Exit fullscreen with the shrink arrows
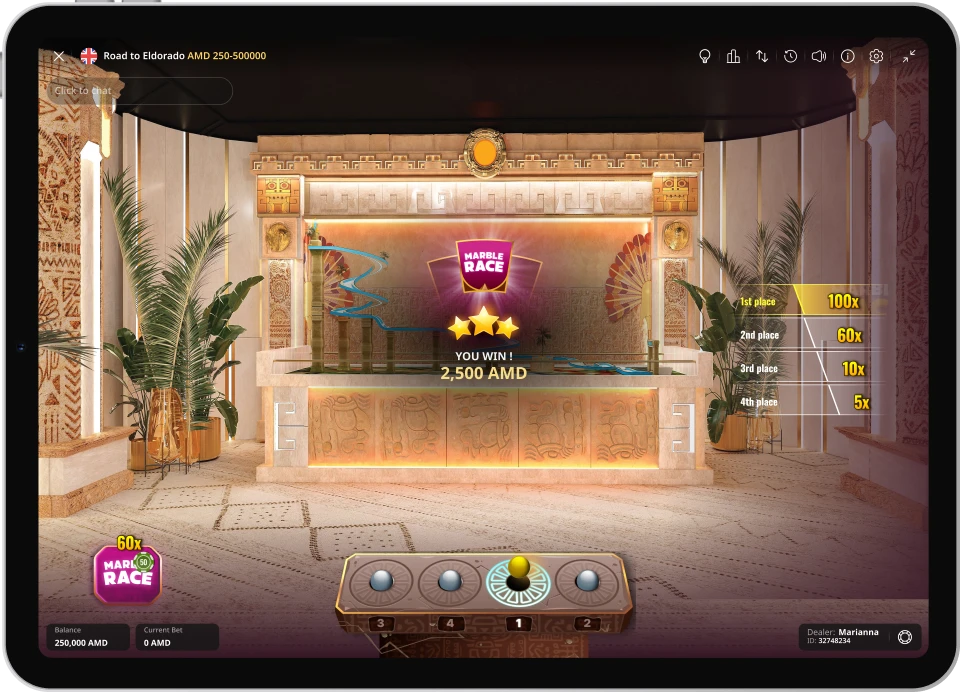The image size is (960, 692). [908, 56]
